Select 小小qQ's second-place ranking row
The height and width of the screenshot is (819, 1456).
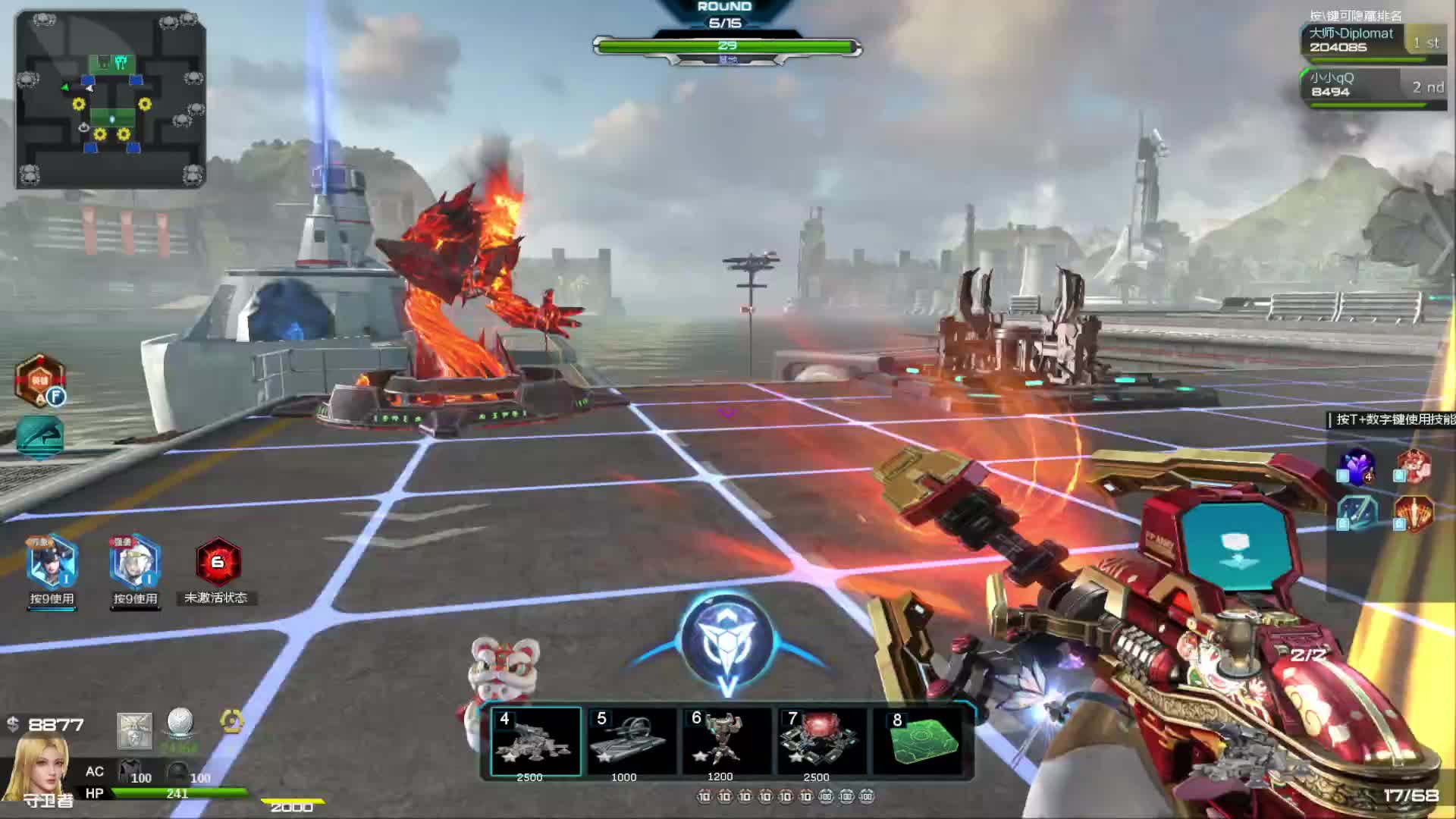pyautogui.click(x=1373, y=85)
